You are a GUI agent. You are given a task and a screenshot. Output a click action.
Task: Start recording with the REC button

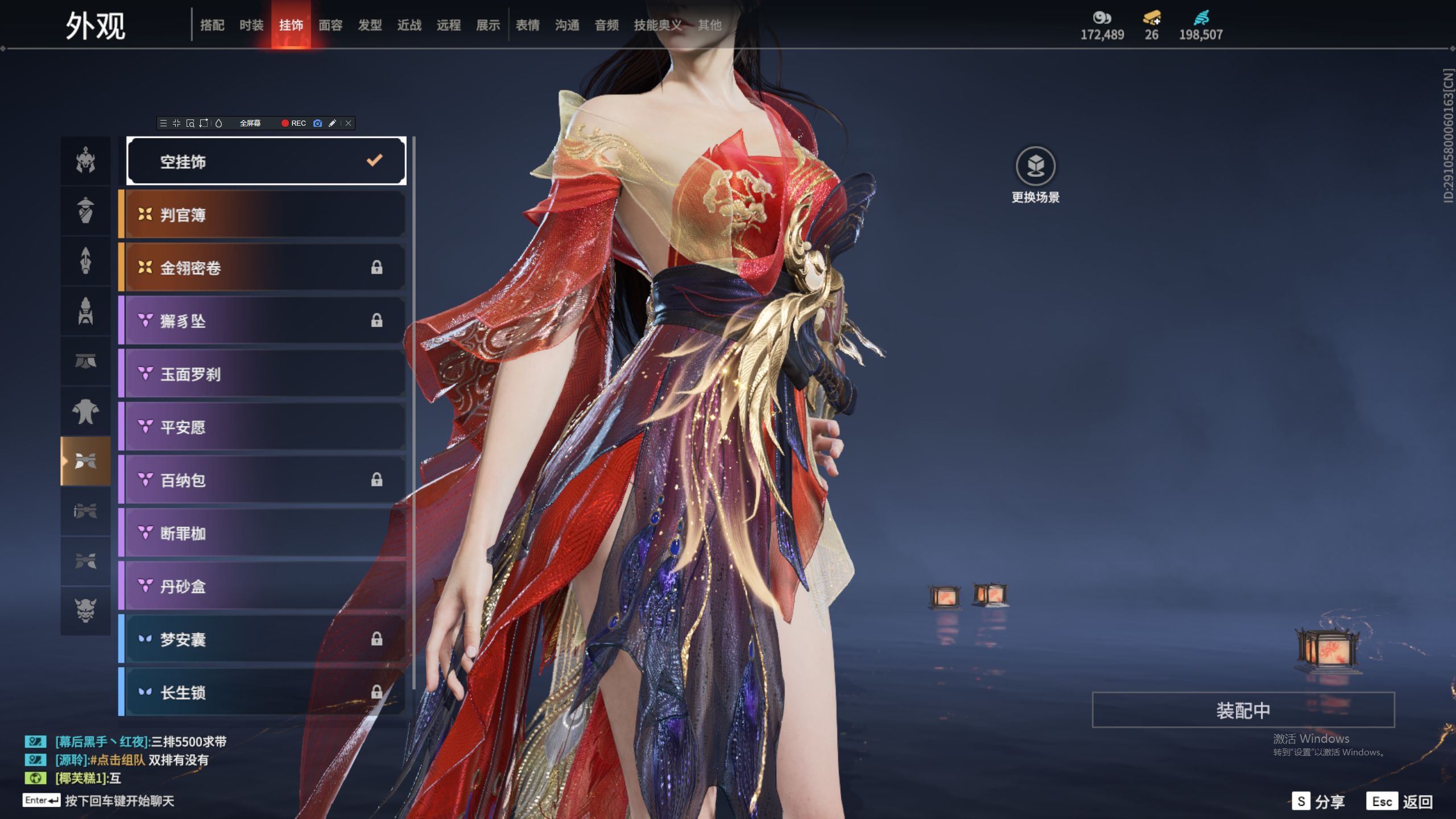[293, 123]
